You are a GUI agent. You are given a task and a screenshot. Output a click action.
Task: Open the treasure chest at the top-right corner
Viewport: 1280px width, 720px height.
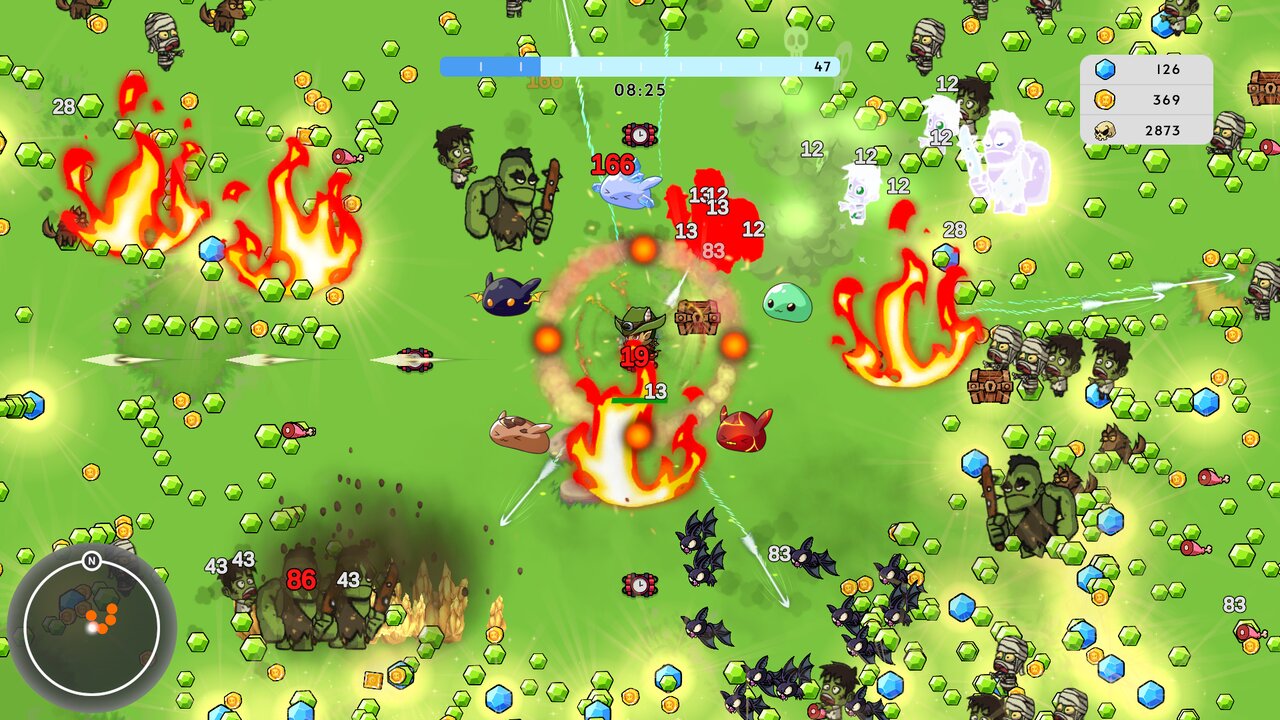click(x=1262, y=90)
